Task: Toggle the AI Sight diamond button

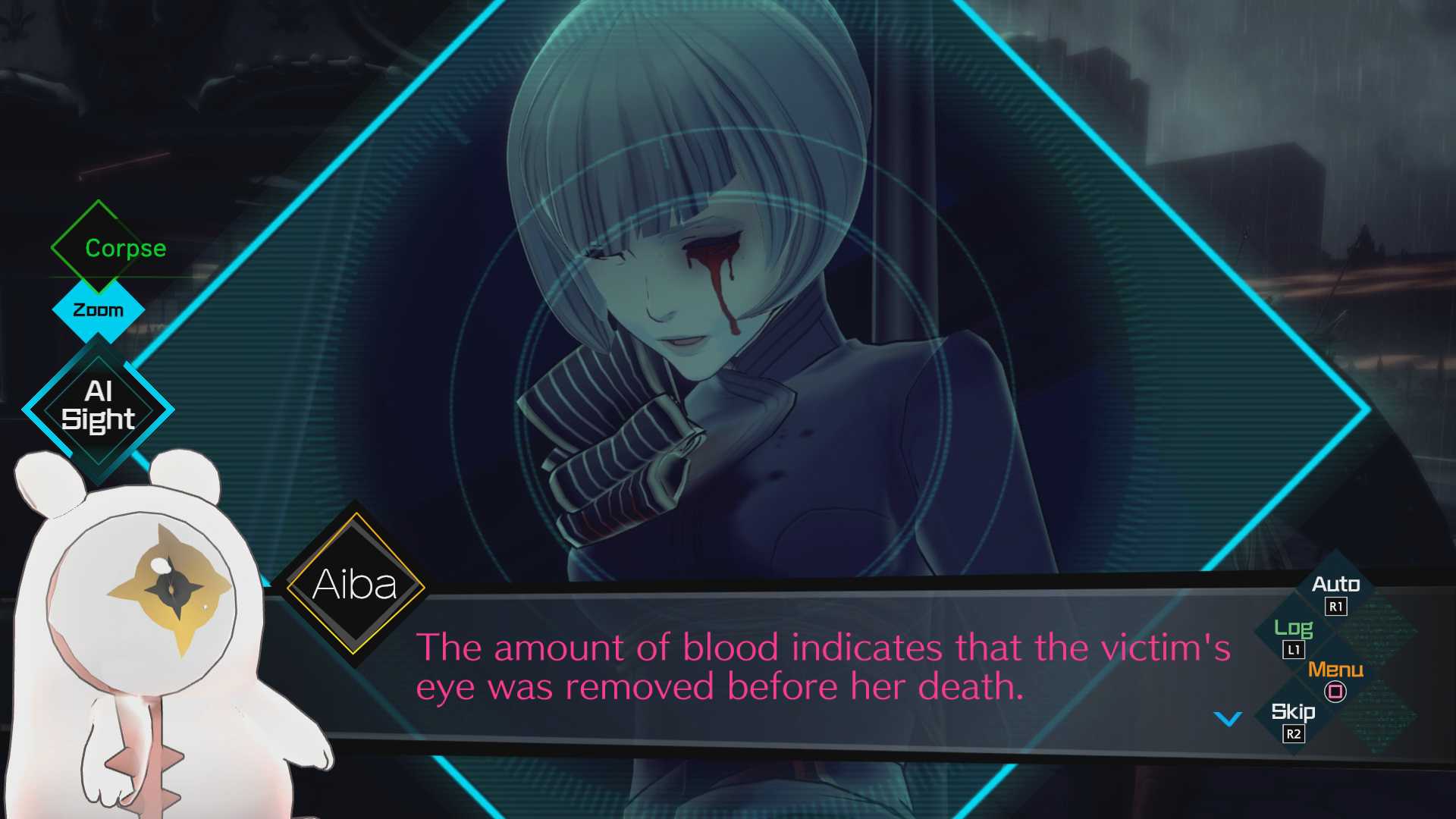Action: 99,408
